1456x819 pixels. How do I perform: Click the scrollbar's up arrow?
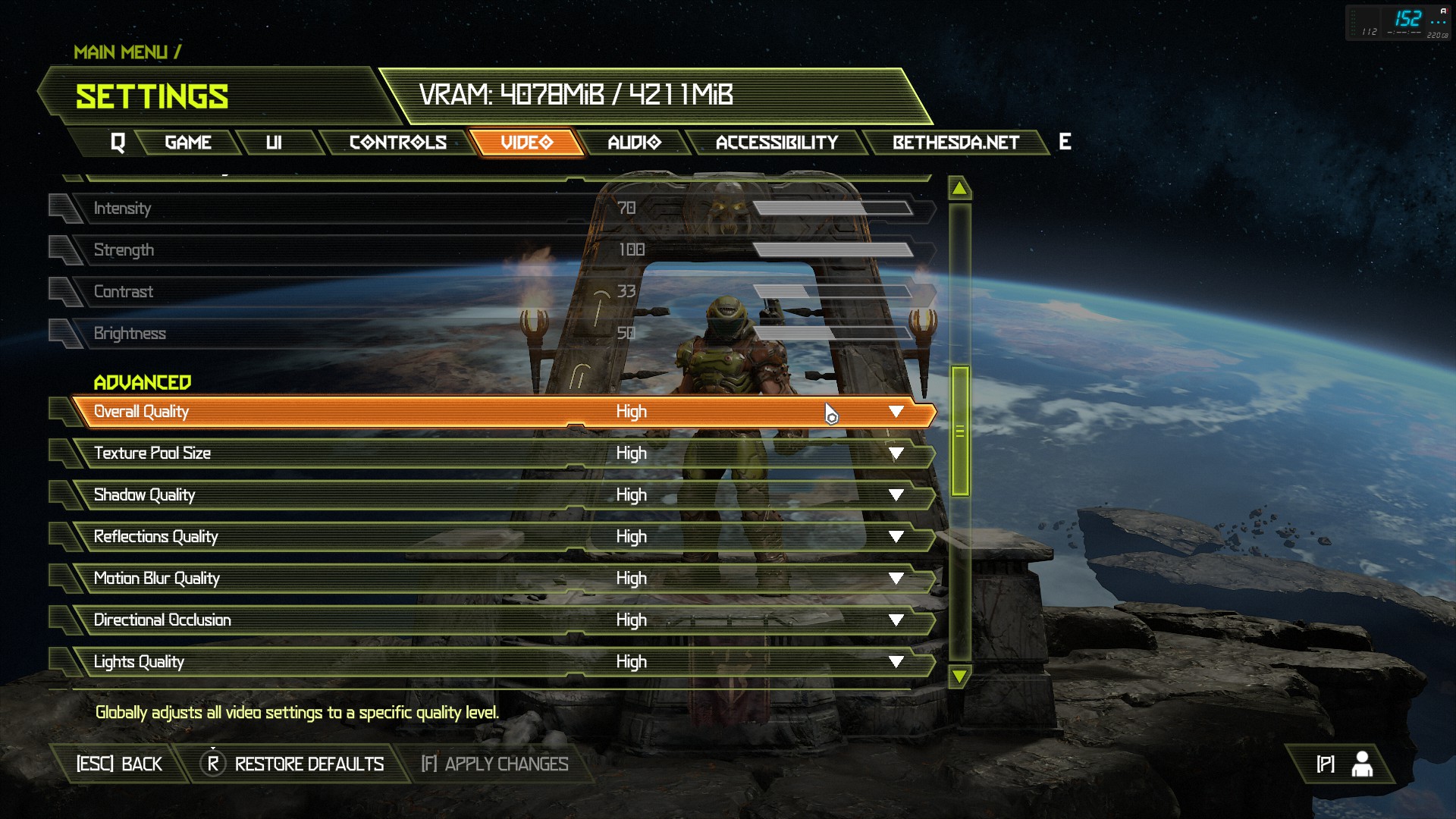pyautogui.click(x=959, y=188)
